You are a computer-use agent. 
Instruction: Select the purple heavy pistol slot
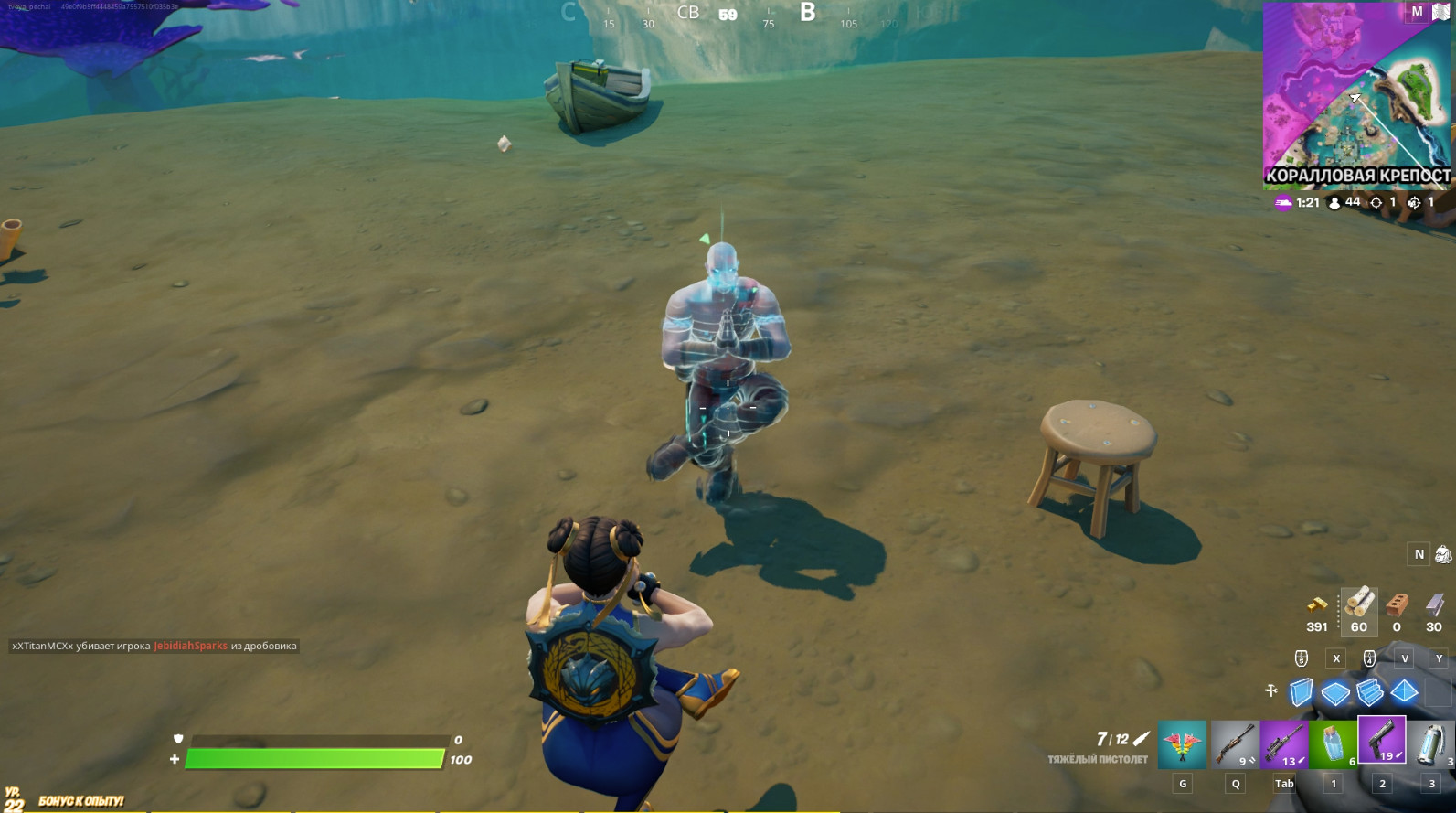1381,740
